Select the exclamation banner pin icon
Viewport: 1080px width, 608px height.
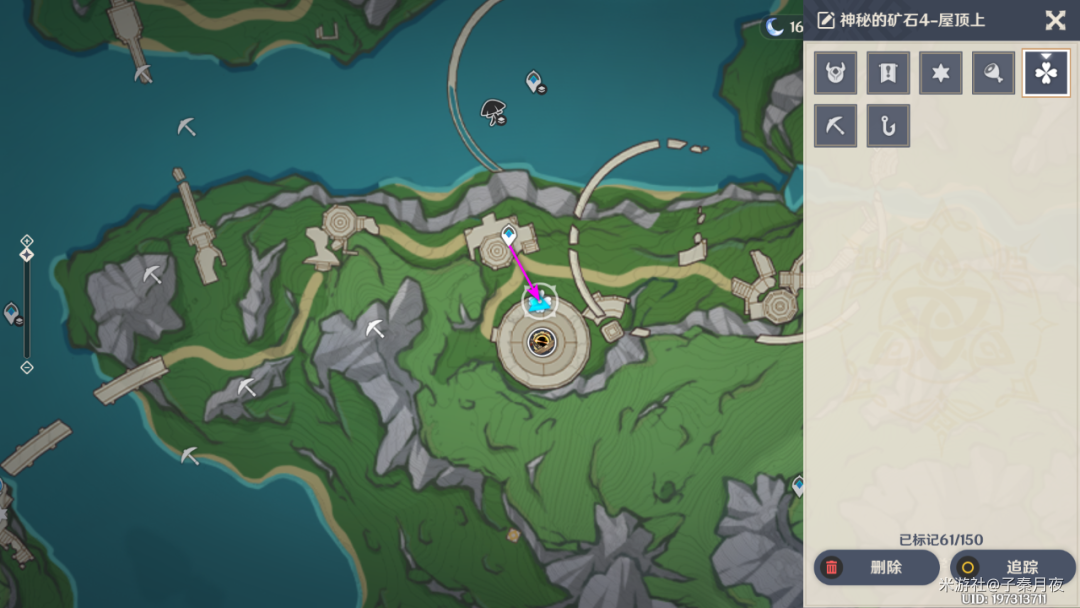point(888,73)
